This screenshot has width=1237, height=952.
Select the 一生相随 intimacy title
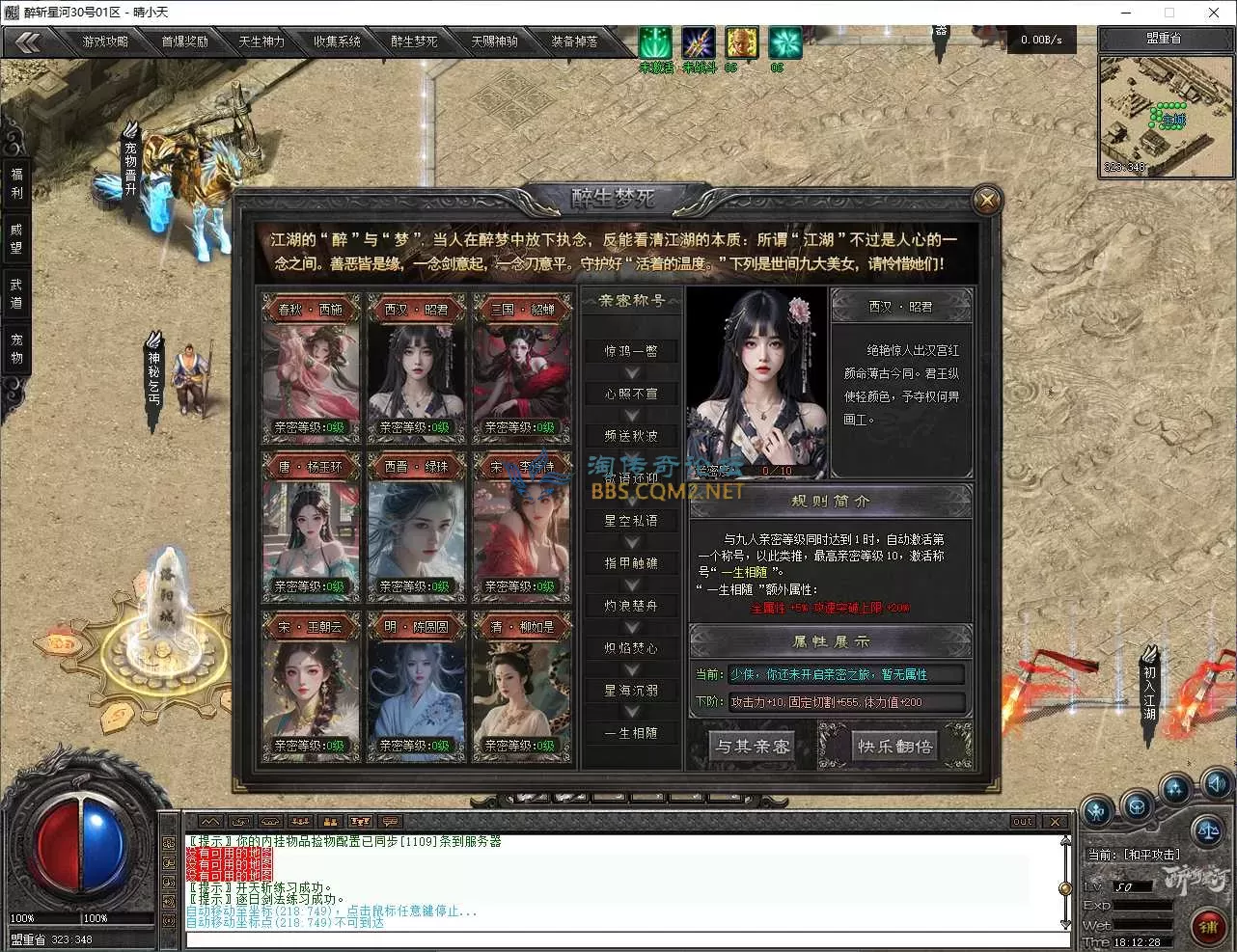pyautogui.click(x=631, y=733)
